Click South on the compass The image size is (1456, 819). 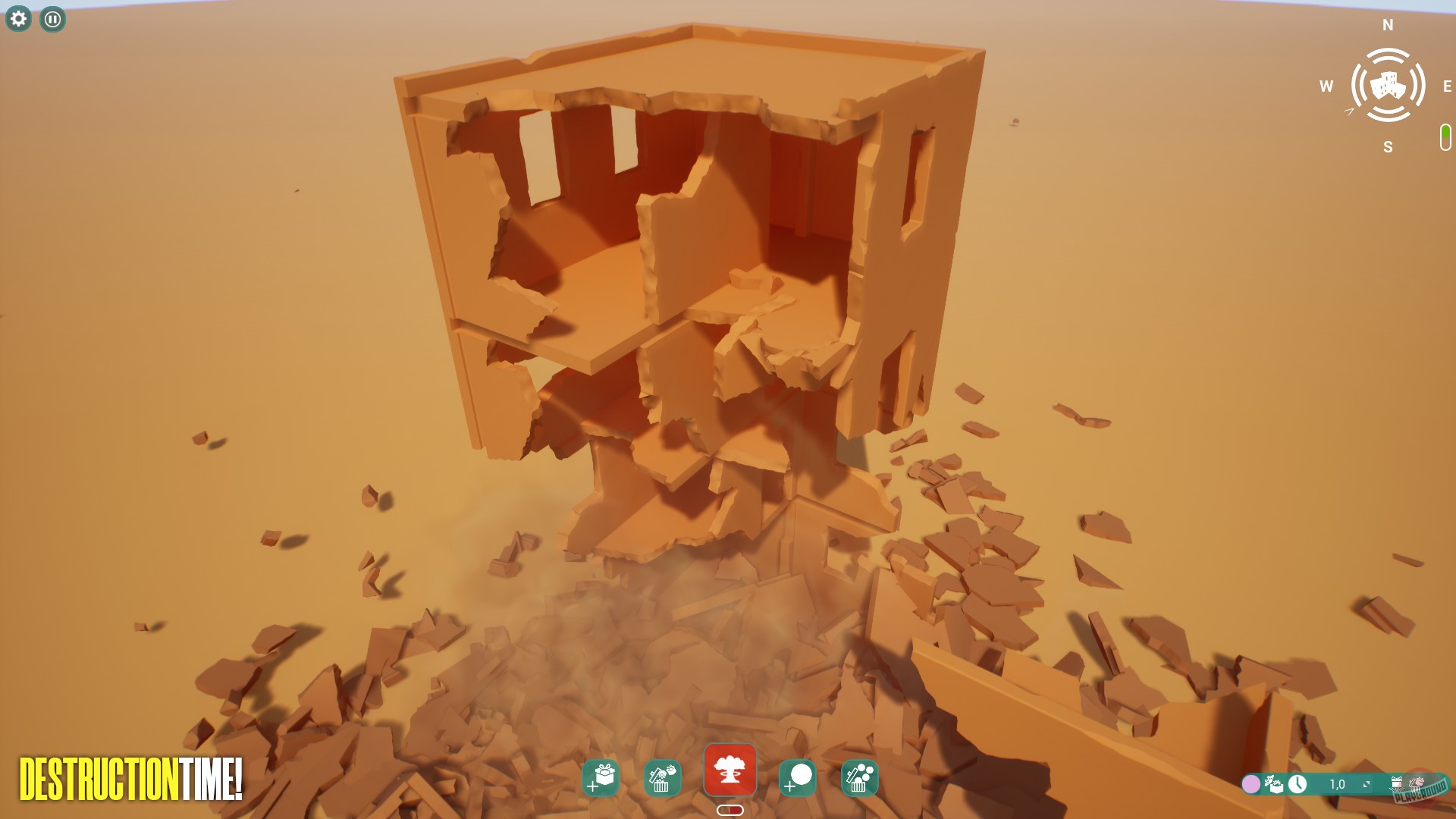tap(1388, 147)
